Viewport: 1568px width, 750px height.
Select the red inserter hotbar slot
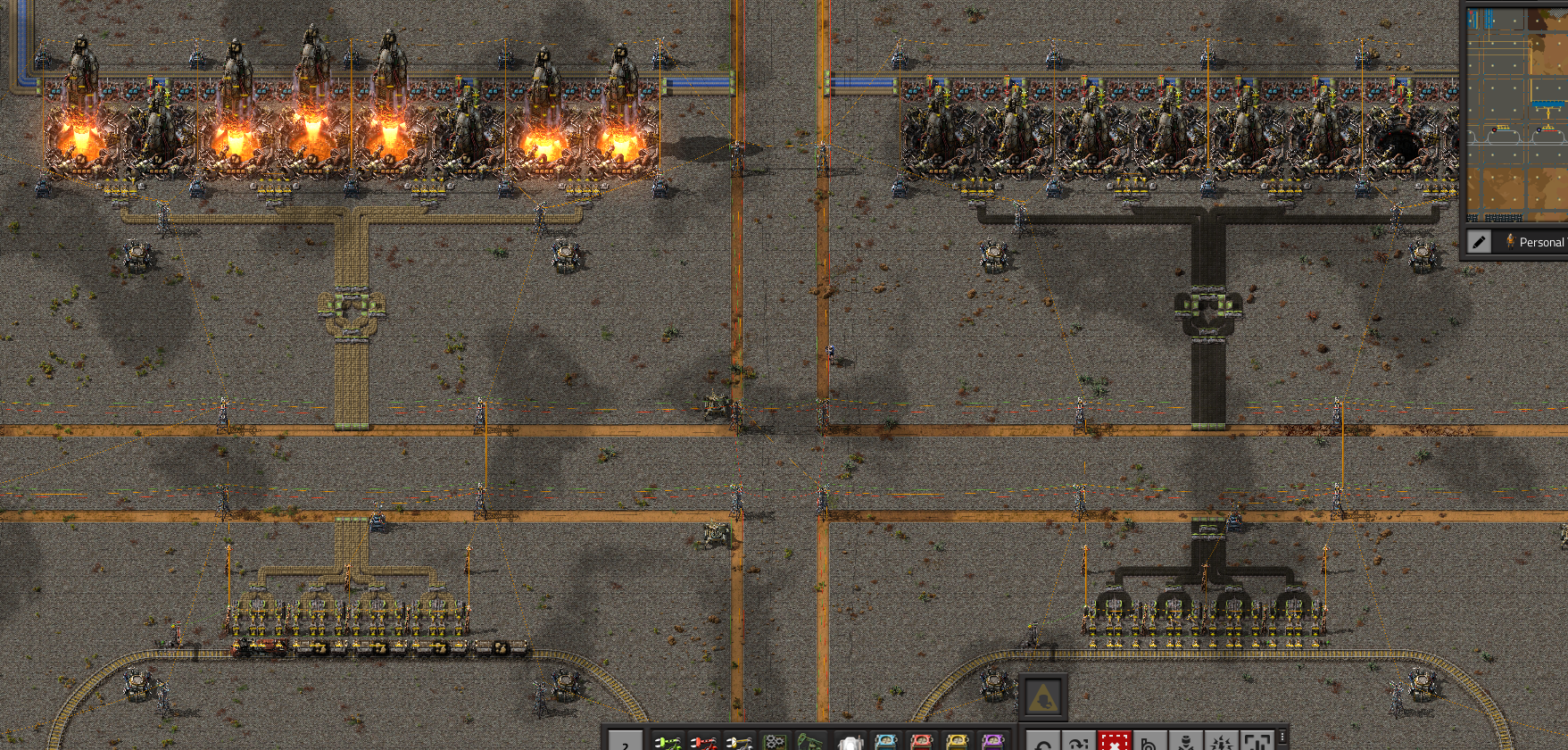click(703, 741)
